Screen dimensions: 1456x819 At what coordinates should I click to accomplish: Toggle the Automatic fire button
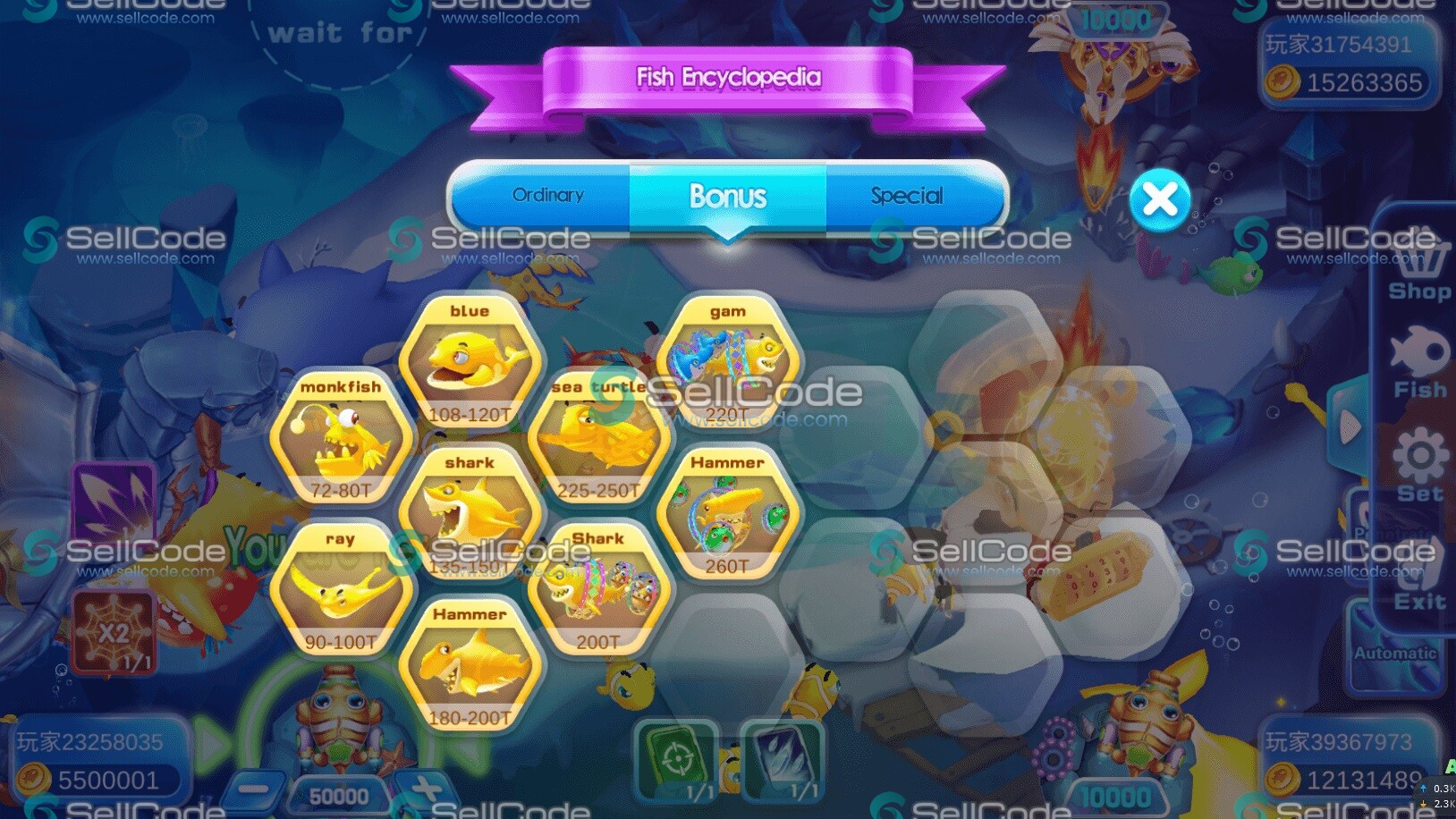(x=1395, y=654)
